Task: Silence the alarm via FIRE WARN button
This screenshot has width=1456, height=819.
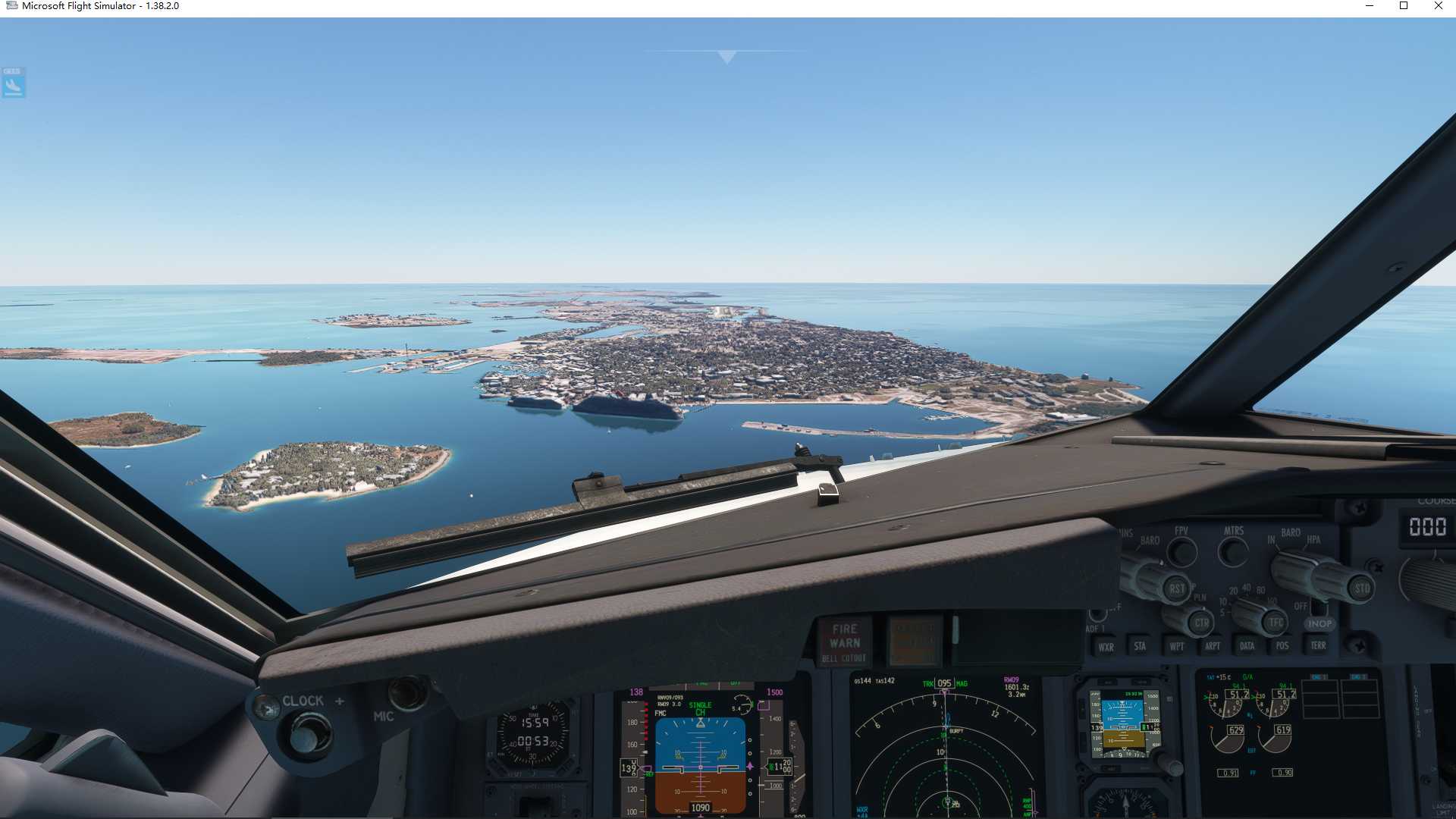Action: pyautogui.click(x=845, y=642)
